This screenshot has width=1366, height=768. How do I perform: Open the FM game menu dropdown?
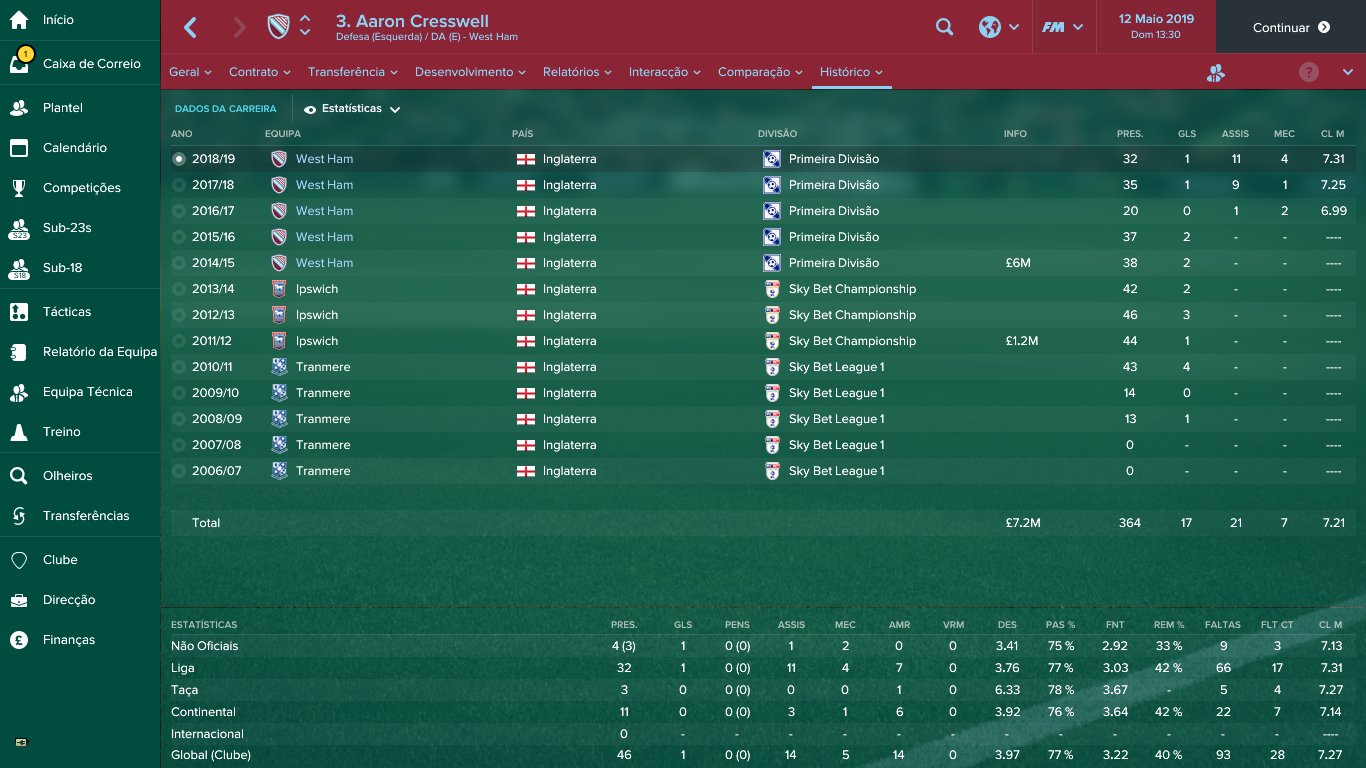(x=1062, y=28)
